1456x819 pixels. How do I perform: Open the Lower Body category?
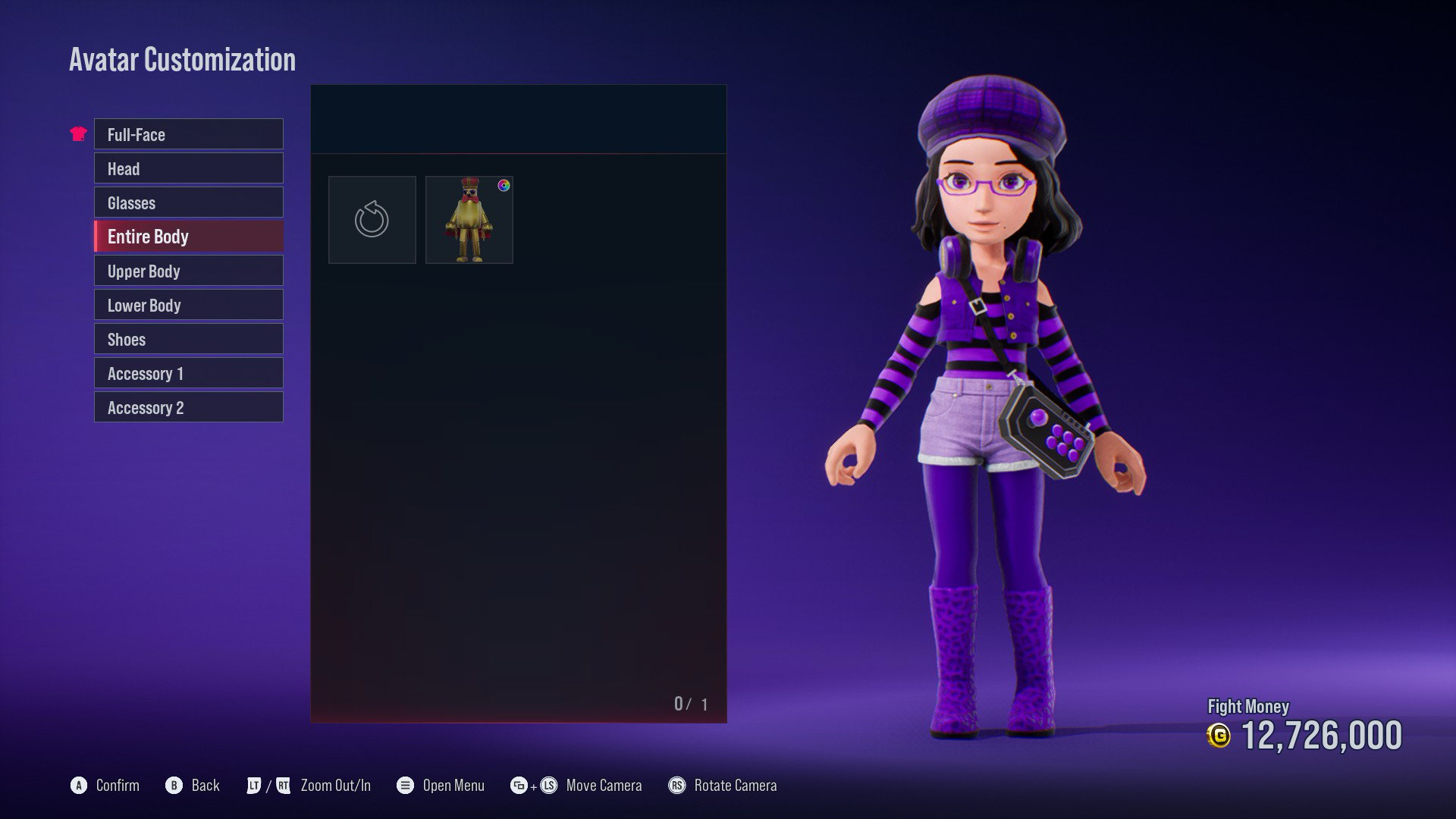pyautogui.click(x=188, y=305)
